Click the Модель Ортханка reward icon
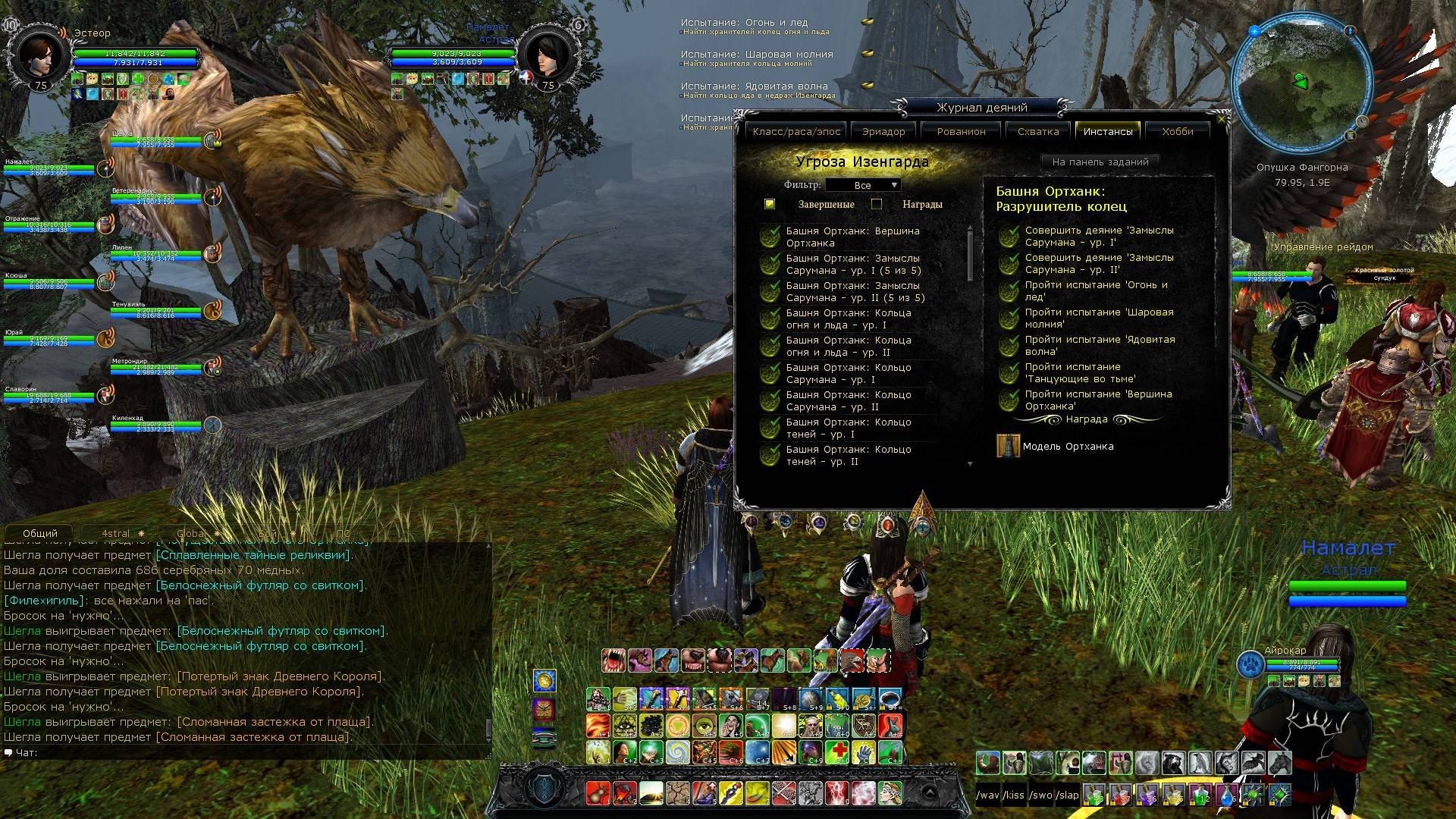Image resolution: width=1456 pixels, height=819 pixels. (x=1008, y=447)
